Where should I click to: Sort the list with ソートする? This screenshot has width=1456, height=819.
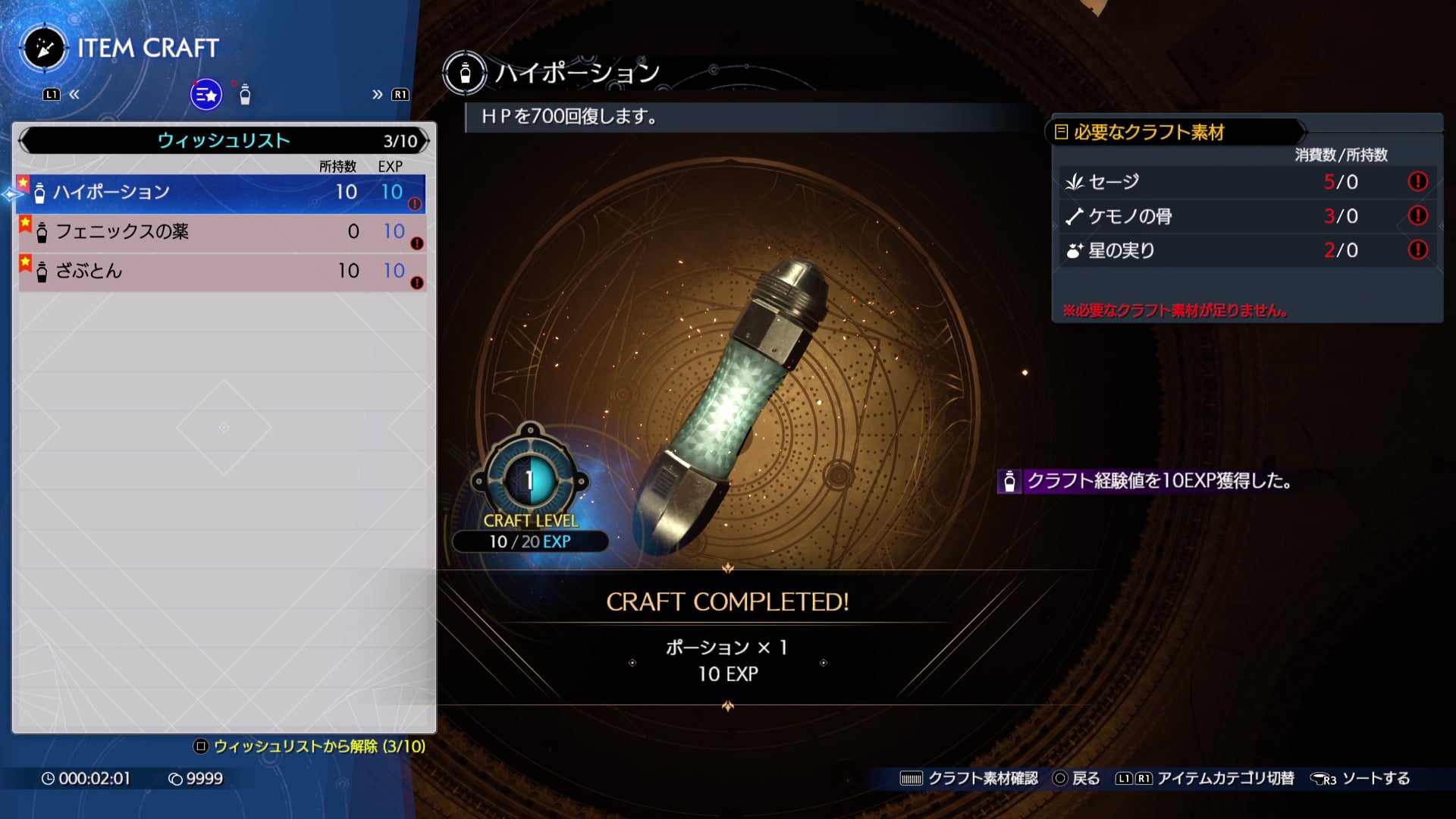point(1361,779)
